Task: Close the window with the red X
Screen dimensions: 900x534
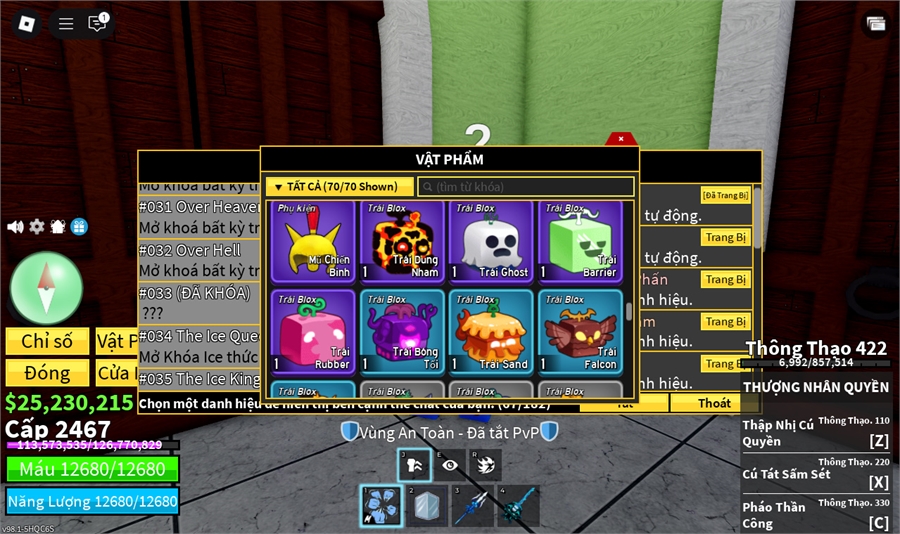Action: click(621, 139)
